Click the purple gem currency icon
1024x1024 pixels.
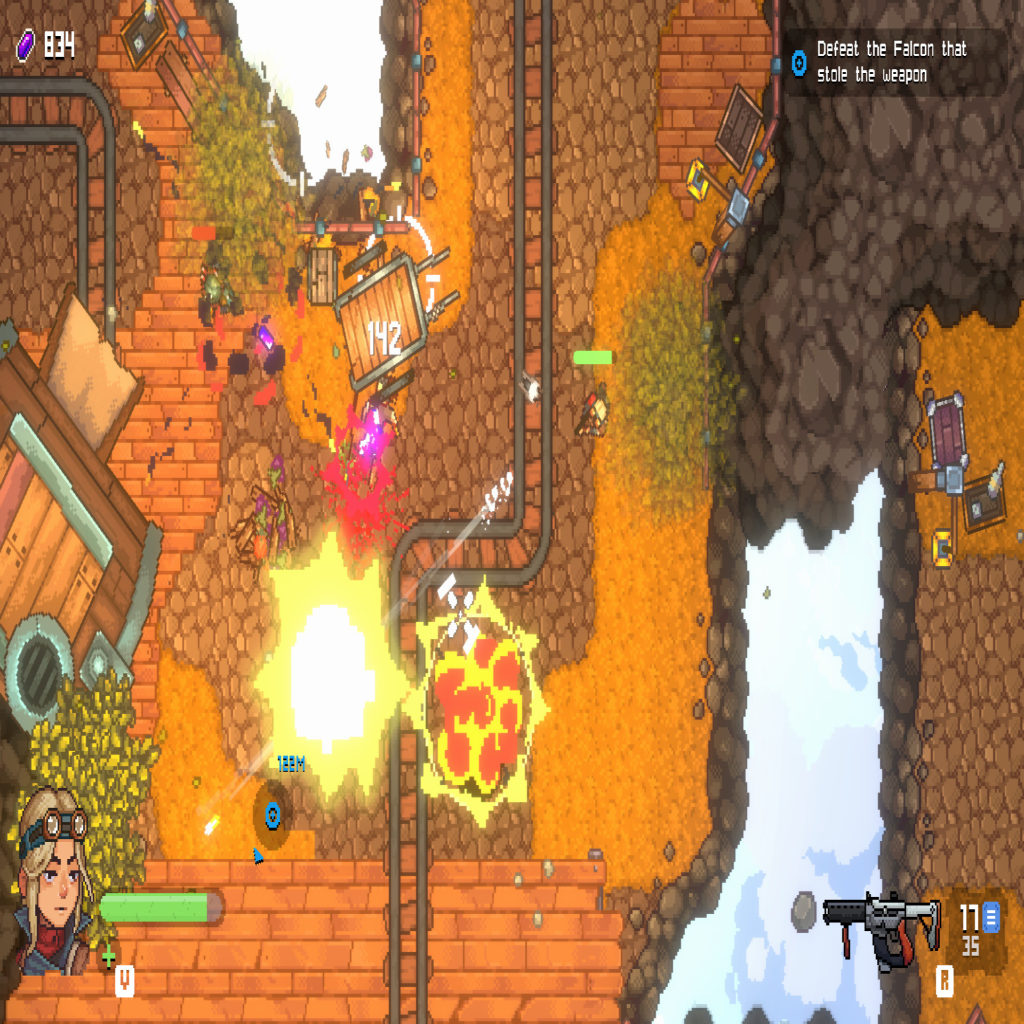click(x=25, y=45)
